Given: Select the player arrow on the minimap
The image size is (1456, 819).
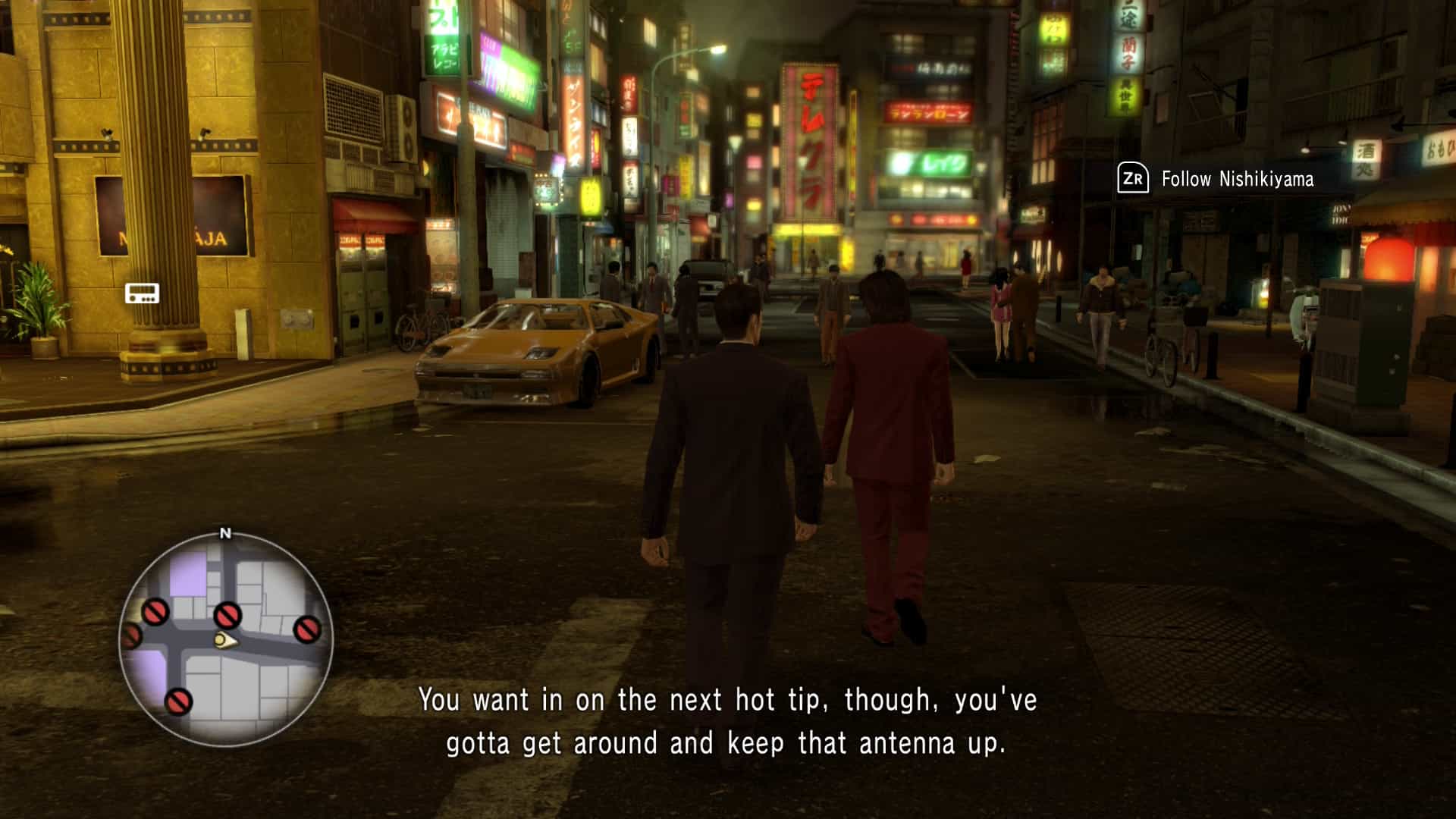Looking at the screenshot, I should point(224,642).
